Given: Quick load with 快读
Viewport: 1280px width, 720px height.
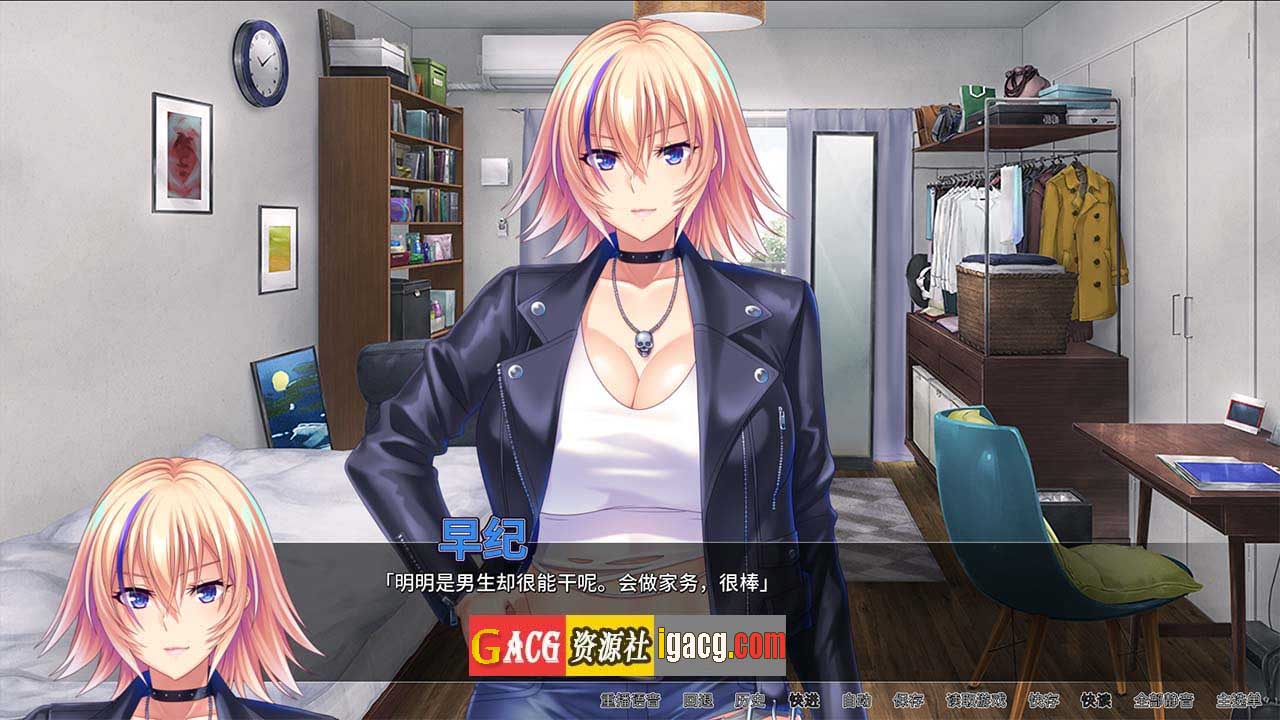Looking at the screenshot, I should pyautogui.click(x=1096, y=700).
